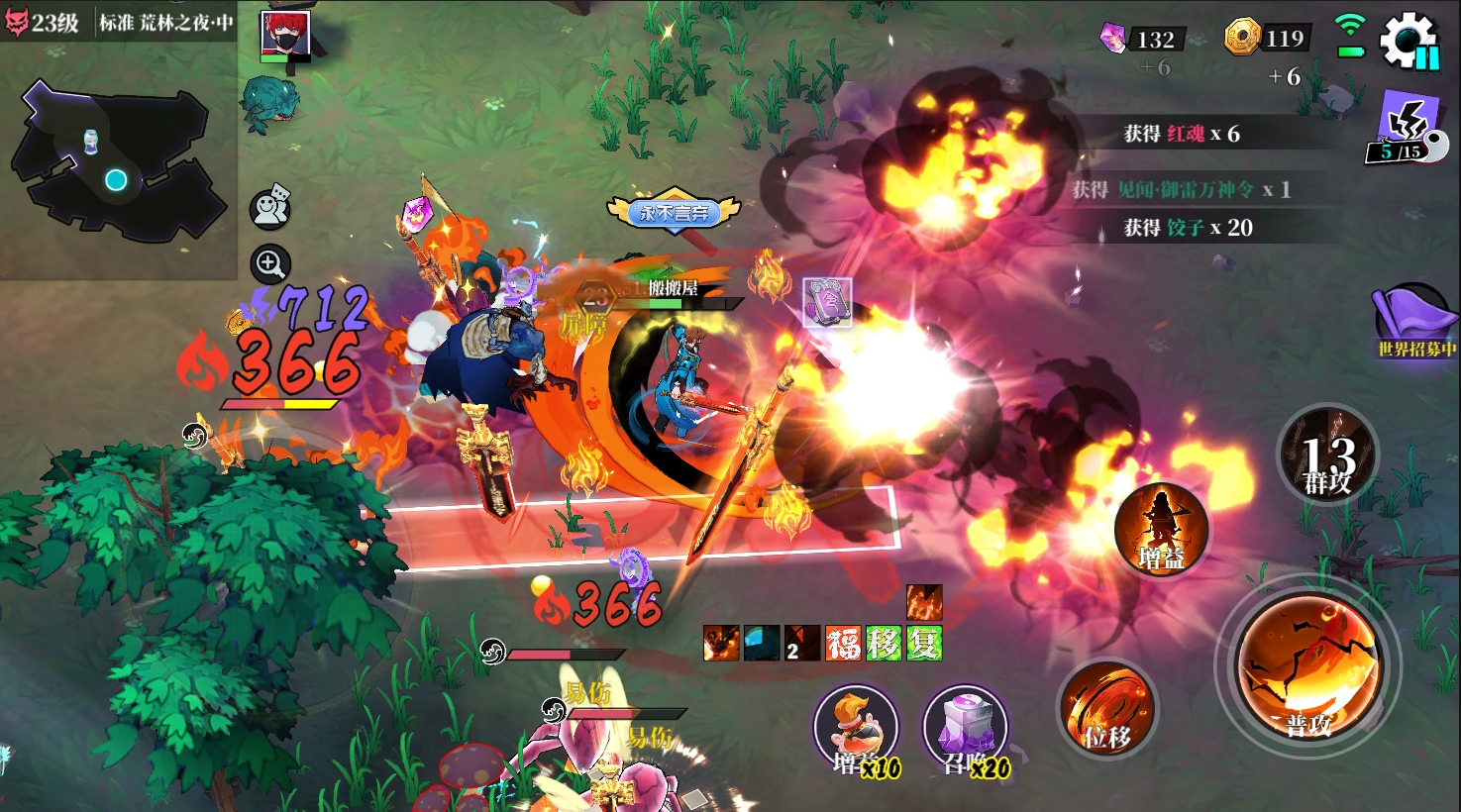
Task: Select the green 复 buff icon
Action: pyautogui.click(x=924, y=644)
